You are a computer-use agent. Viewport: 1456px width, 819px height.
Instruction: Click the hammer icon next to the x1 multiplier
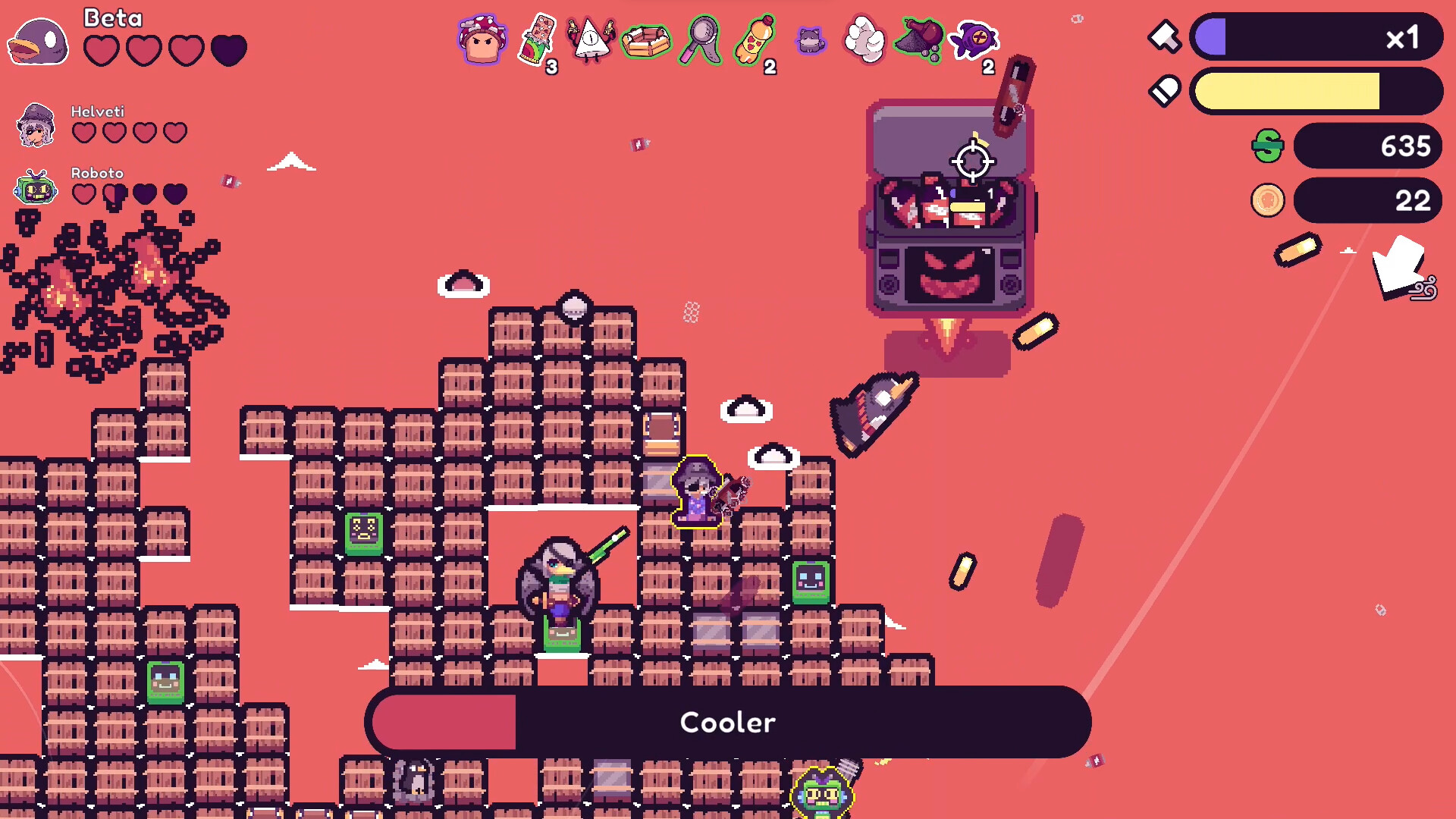pos(1164,35)
